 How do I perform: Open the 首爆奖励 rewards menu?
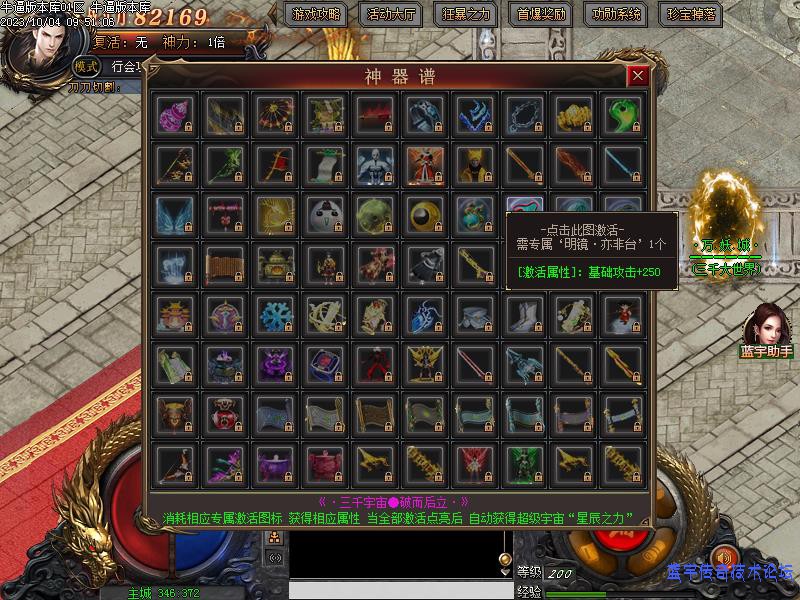tap(542, 14)
